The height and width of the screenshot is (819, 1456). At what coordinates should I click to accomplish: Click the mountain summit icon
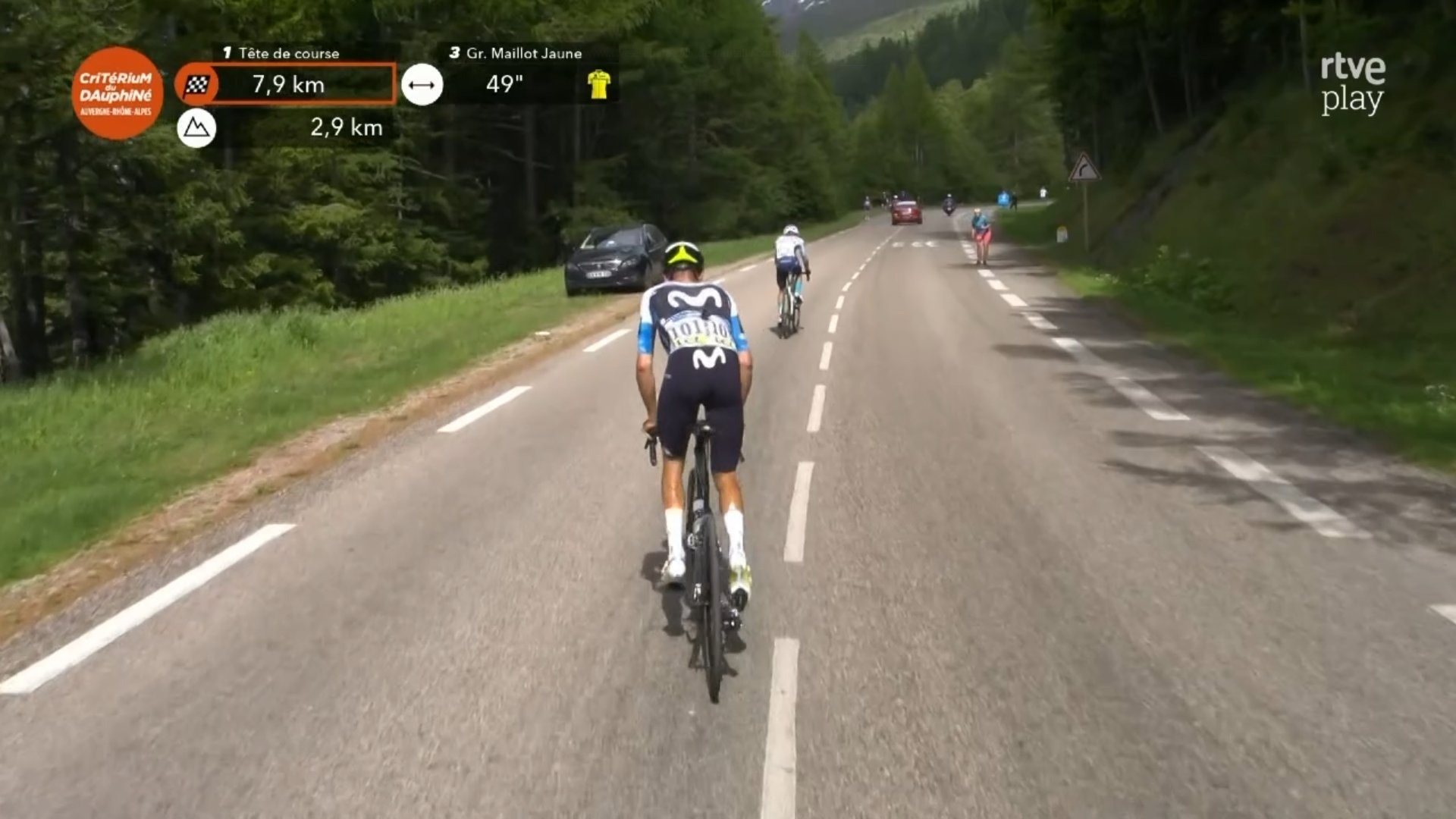click(196, 127)
